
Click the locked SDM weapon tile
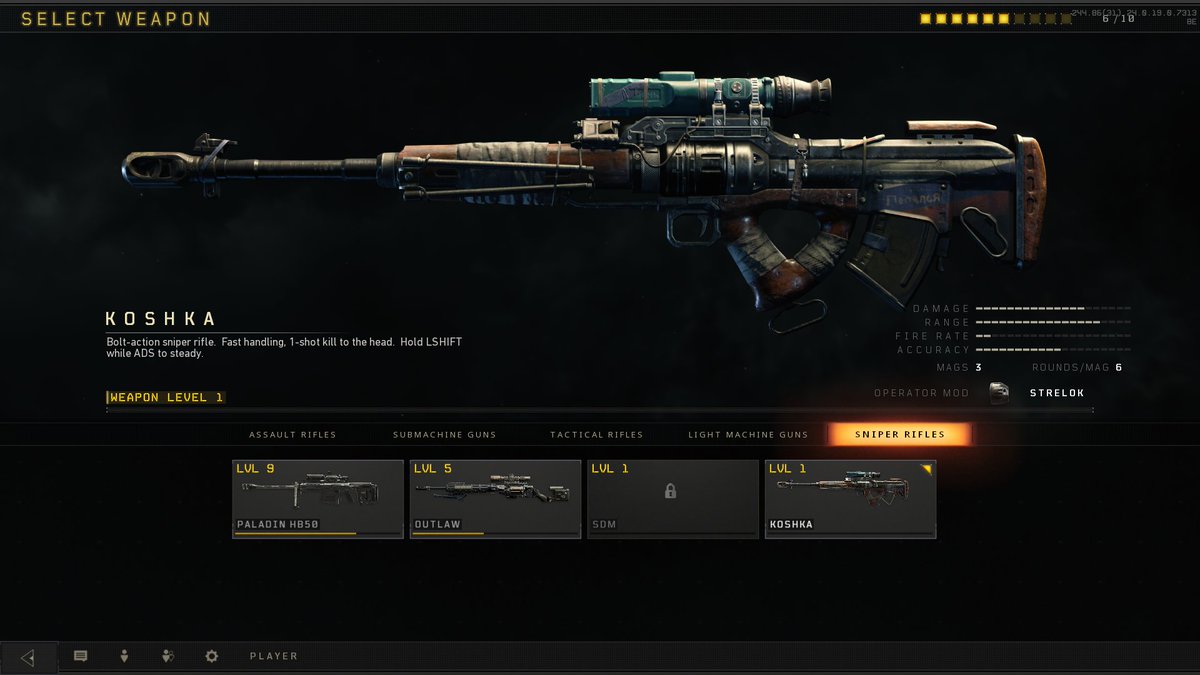672,499
